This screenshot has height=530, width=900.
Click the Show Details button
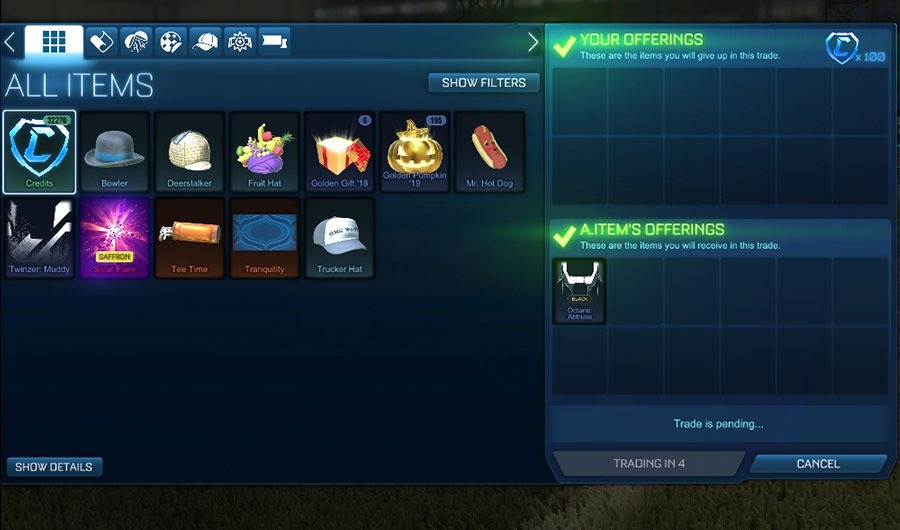(54, 467)
